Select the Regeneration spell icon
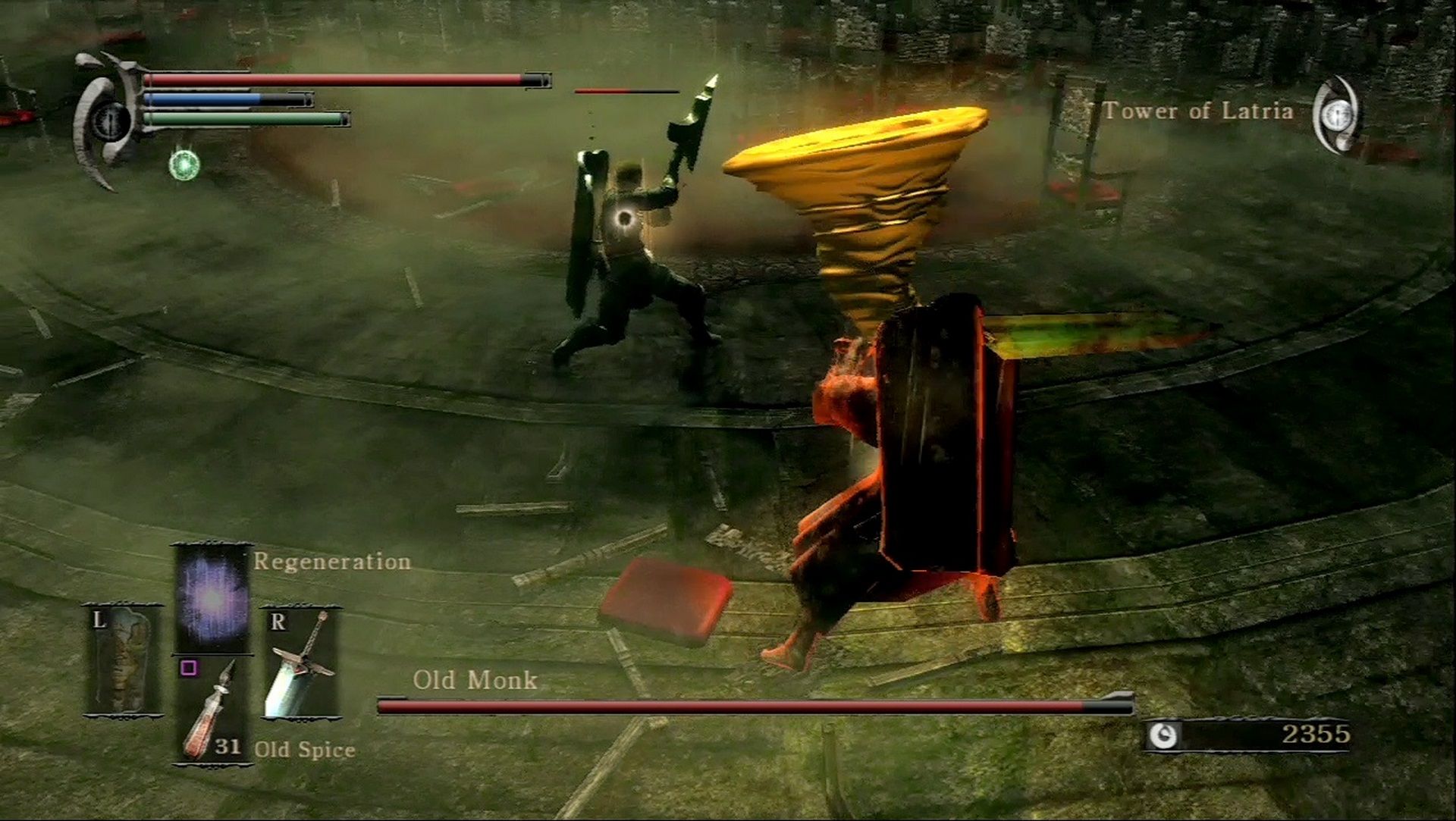1456x821 pixels. coord(212,599)
